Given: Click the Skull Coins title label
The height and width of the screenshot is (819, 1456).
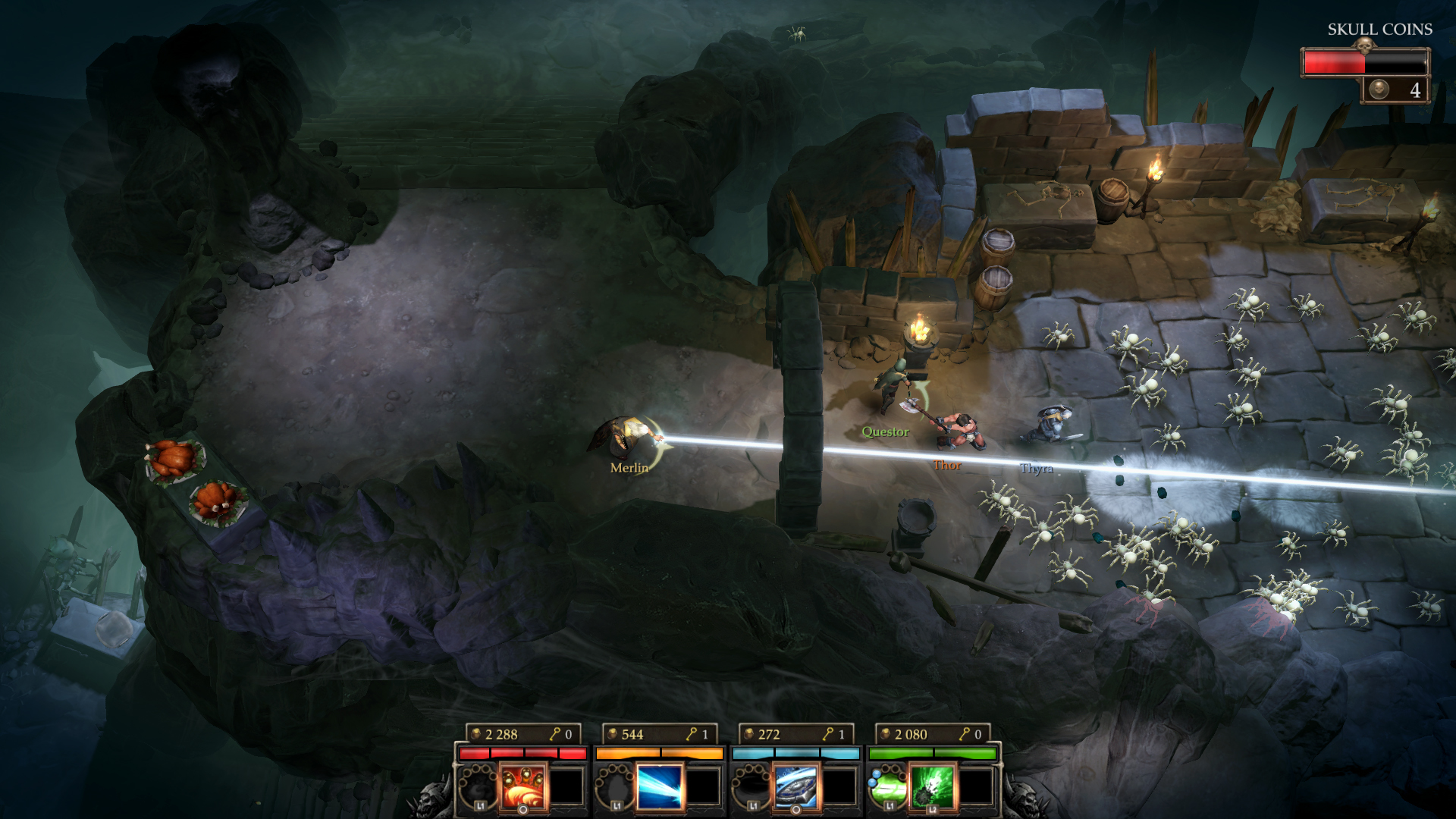Looking at the screenshot, I should 1379,29.
